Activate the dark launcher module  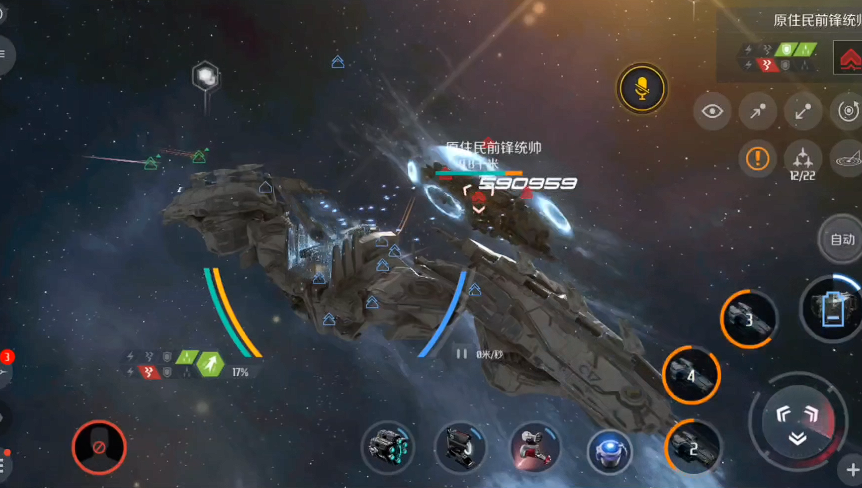click(460, 447)
